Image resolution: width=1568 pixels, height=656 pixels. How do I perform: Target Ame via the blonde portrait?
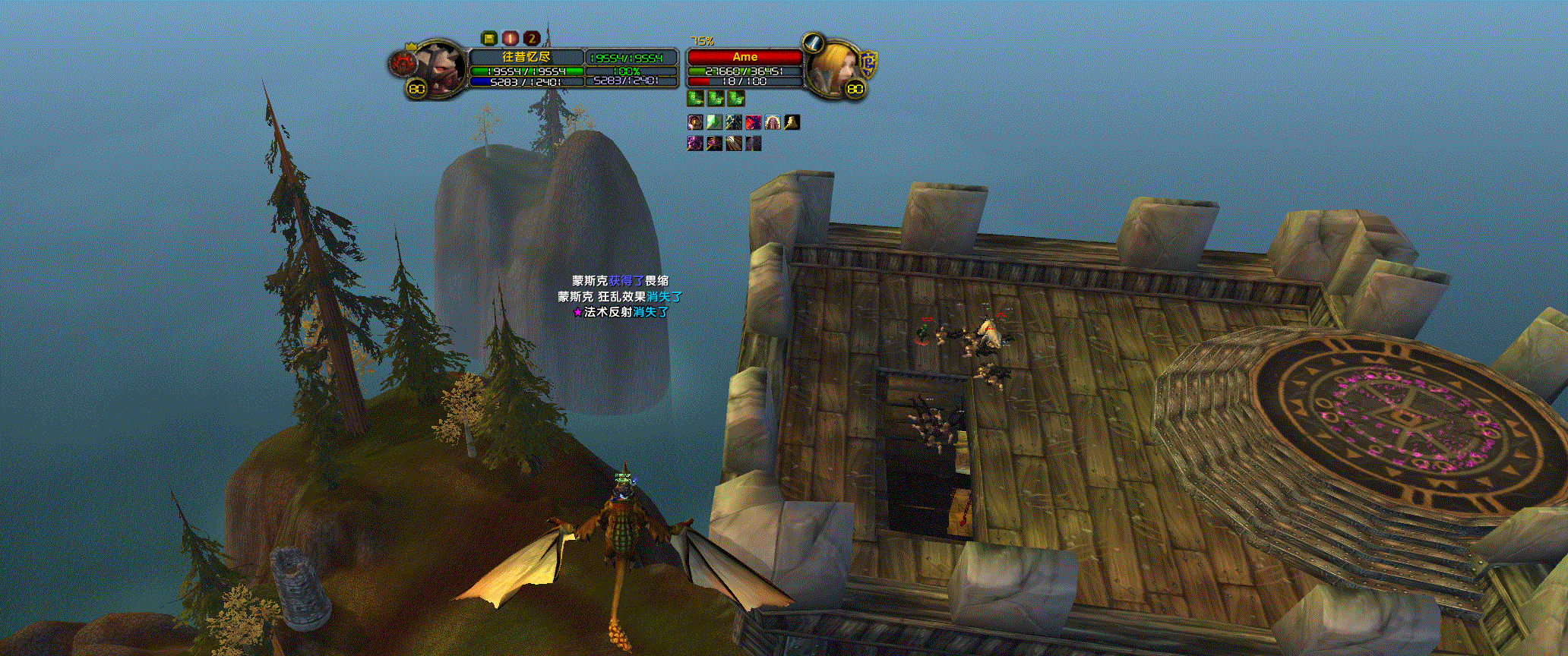click(830, 65)
